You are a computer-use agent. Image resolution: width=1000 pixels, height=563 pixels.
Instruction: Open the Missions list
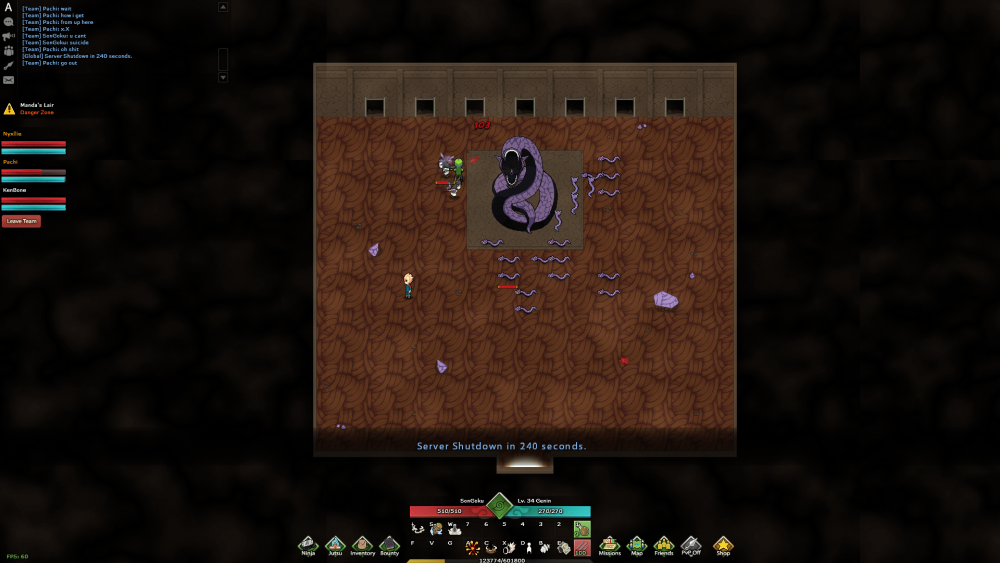pos(609,544)
